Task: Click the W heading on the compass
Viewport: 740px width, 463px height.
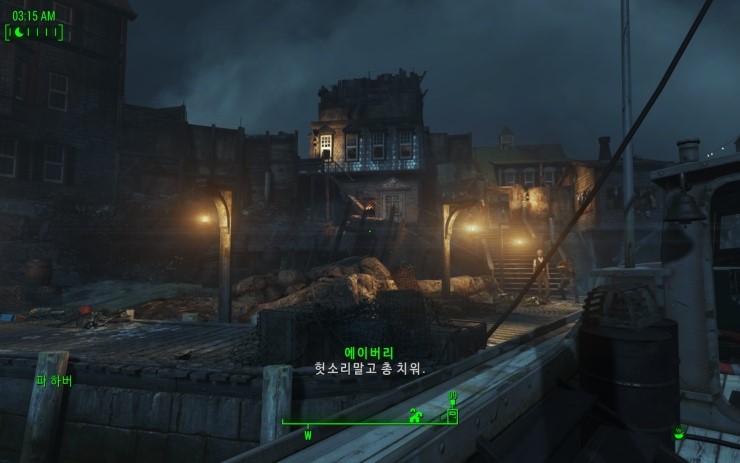Action: [308, 435]
